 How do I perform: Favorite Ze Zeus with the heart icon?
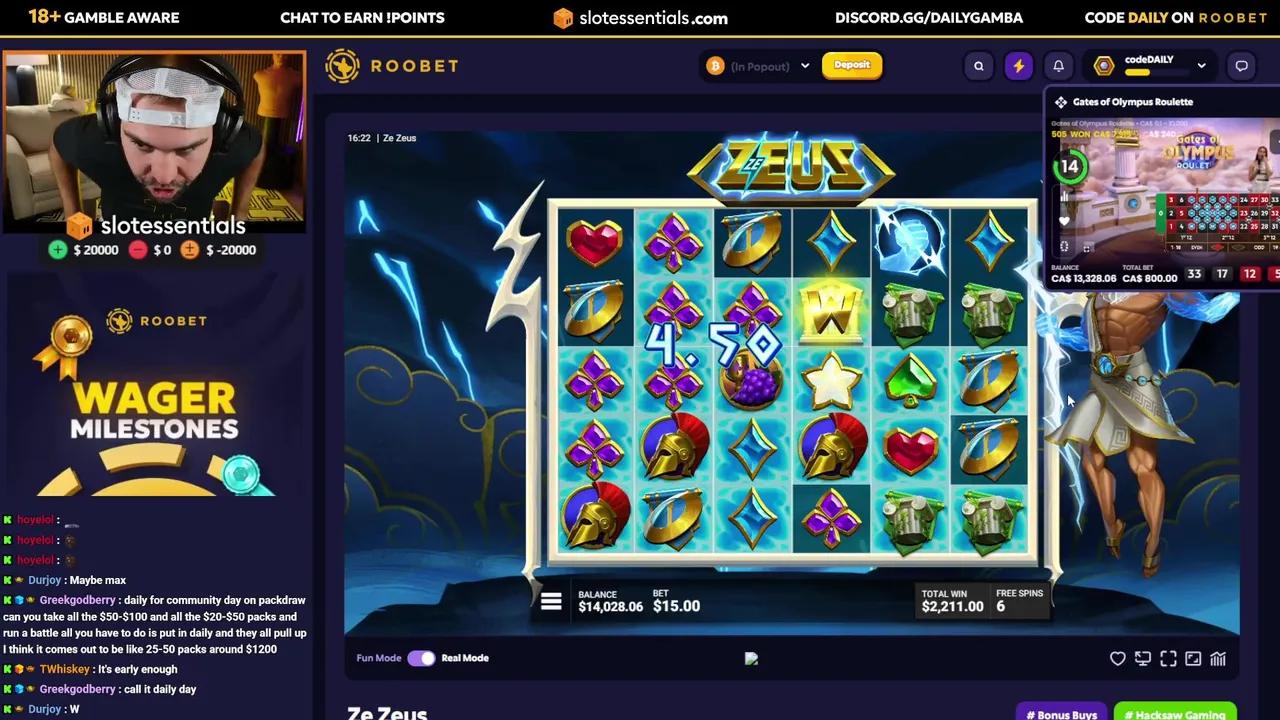[1117, 658]
